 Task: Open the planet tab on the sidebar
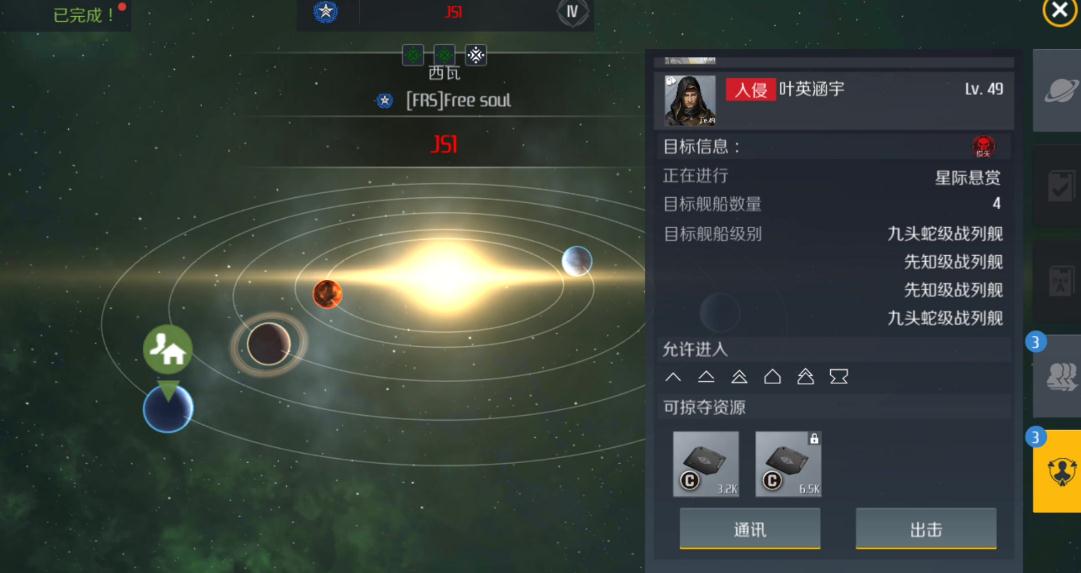pos(1056,91)
